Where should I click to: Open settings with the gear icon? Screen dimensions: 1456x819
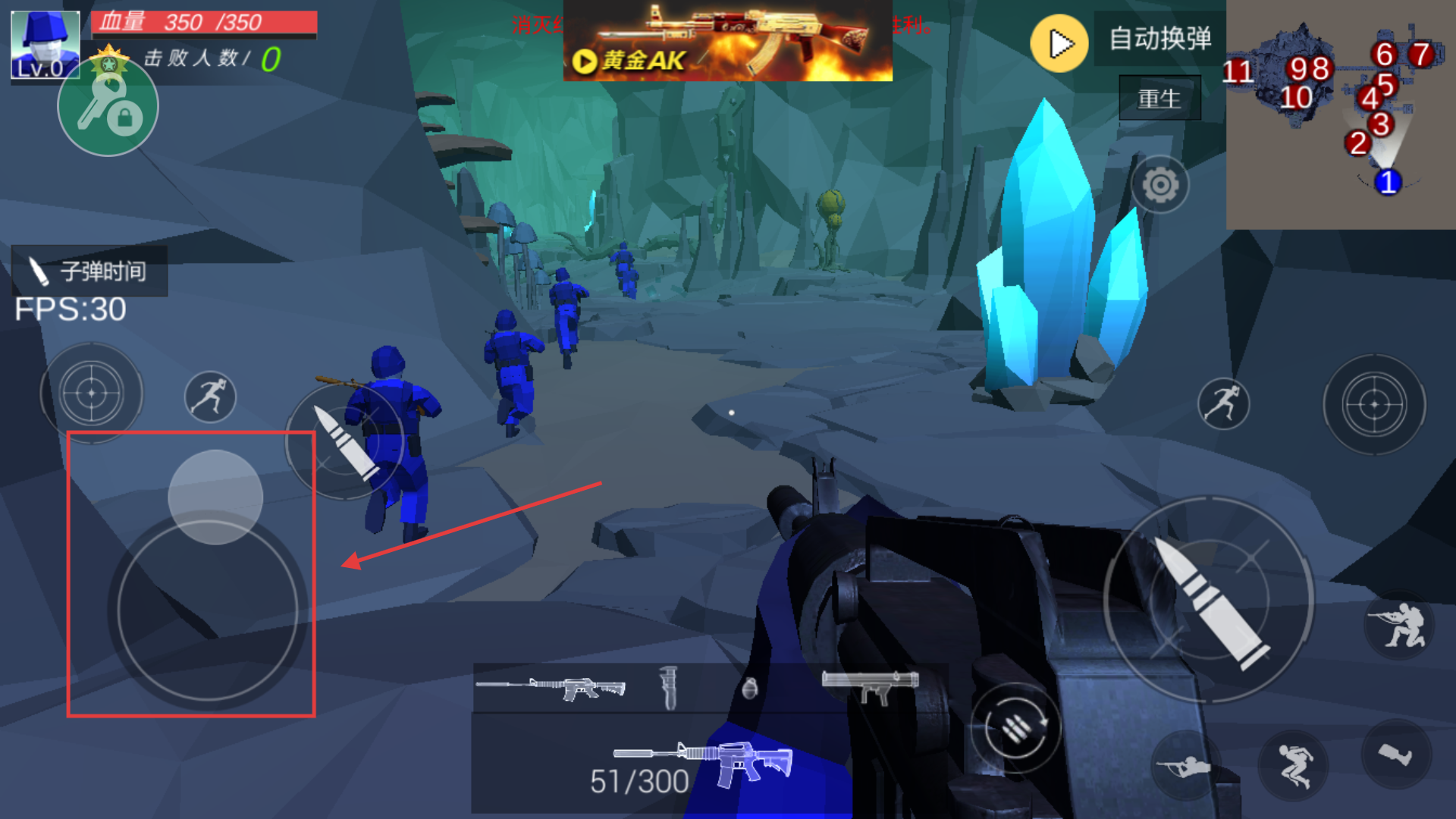coord(1159,184)
